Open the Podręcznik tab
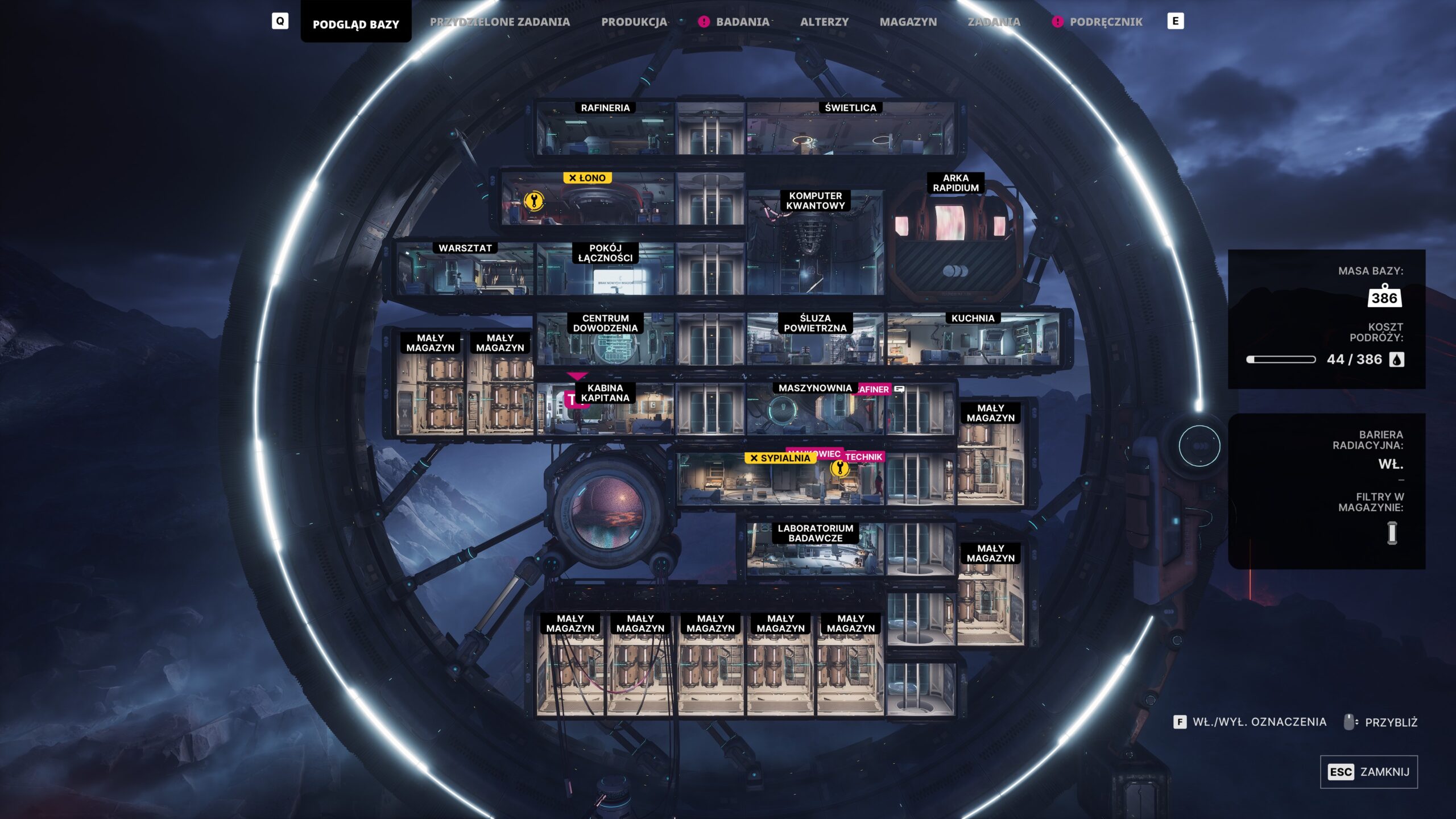The width and height of the screenshot is (1456, 819). (1105, 22)
